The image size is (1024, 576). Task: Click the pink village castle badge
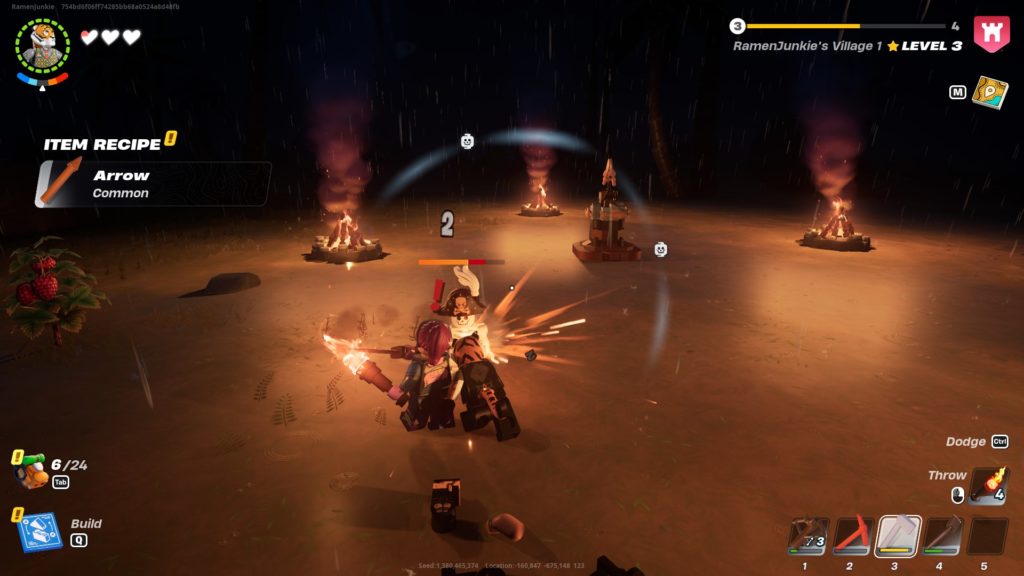(991, 34)
